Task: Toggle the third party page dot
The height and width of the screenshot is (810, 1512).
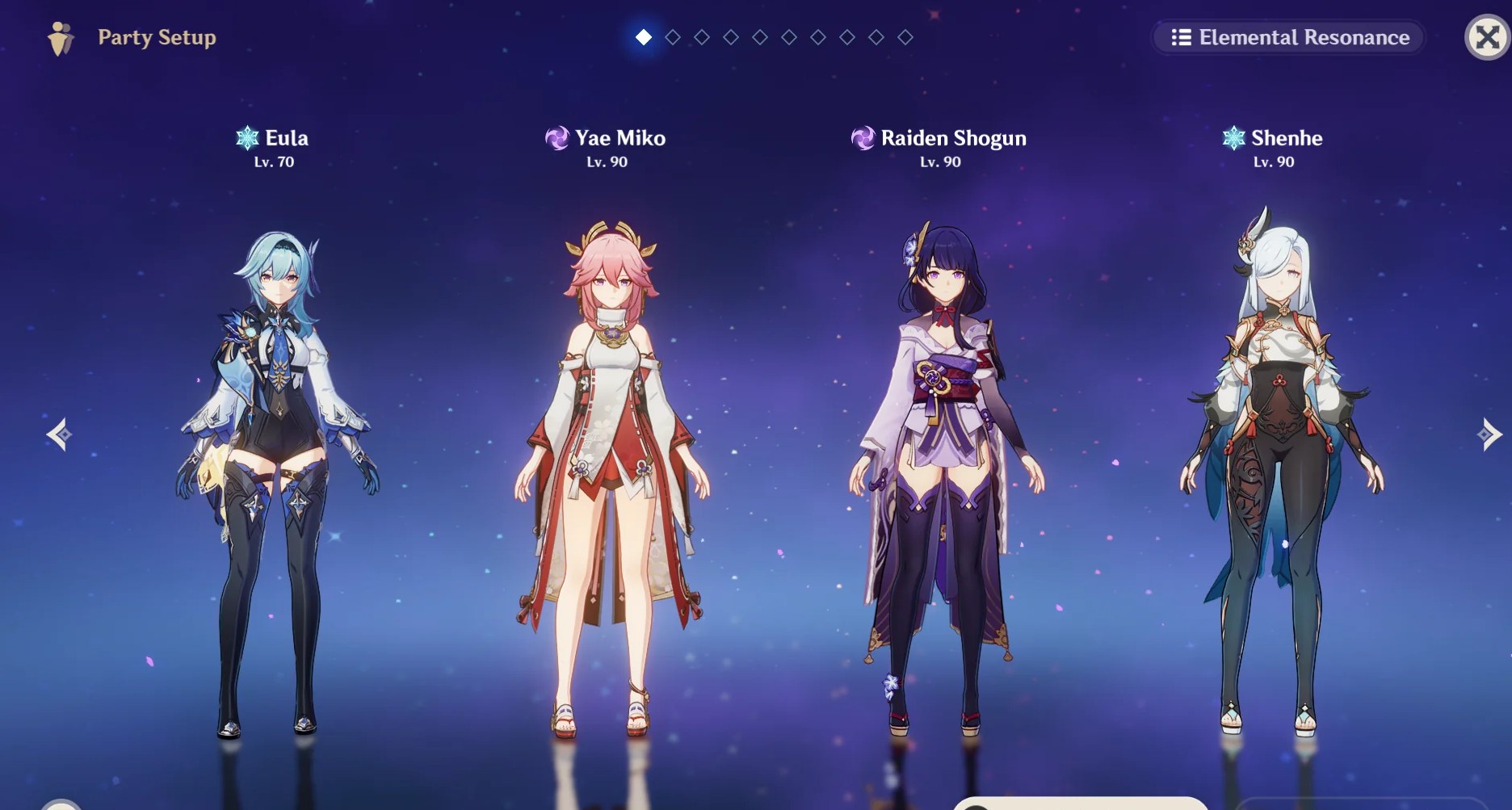Action: click(x=701, y=36)
